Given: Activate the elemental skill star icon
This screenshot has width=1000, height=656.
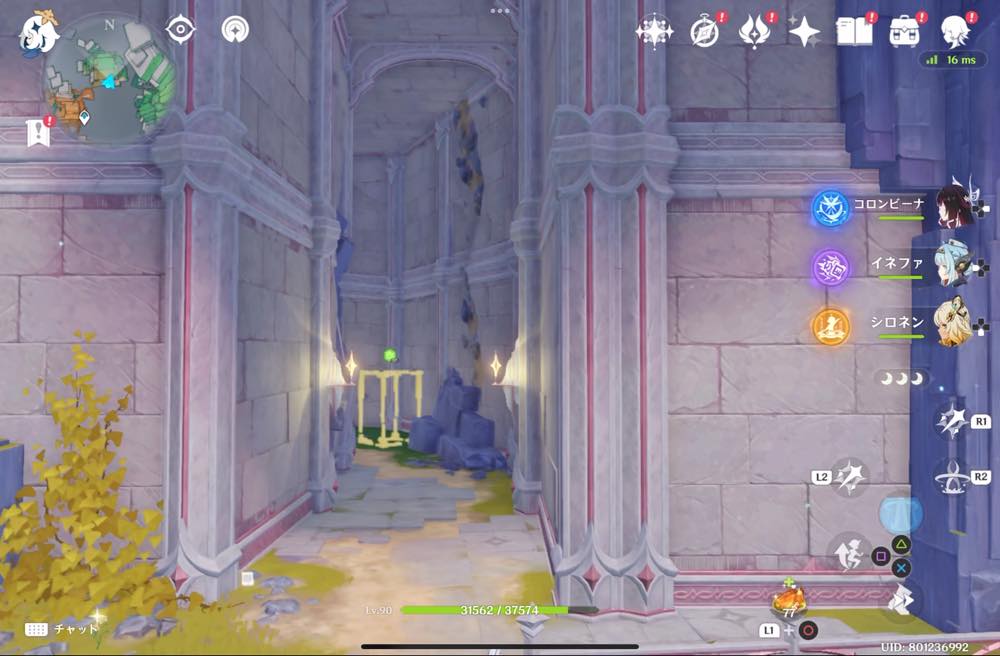Looking at the screenshot, I should [x=950, y=421].
